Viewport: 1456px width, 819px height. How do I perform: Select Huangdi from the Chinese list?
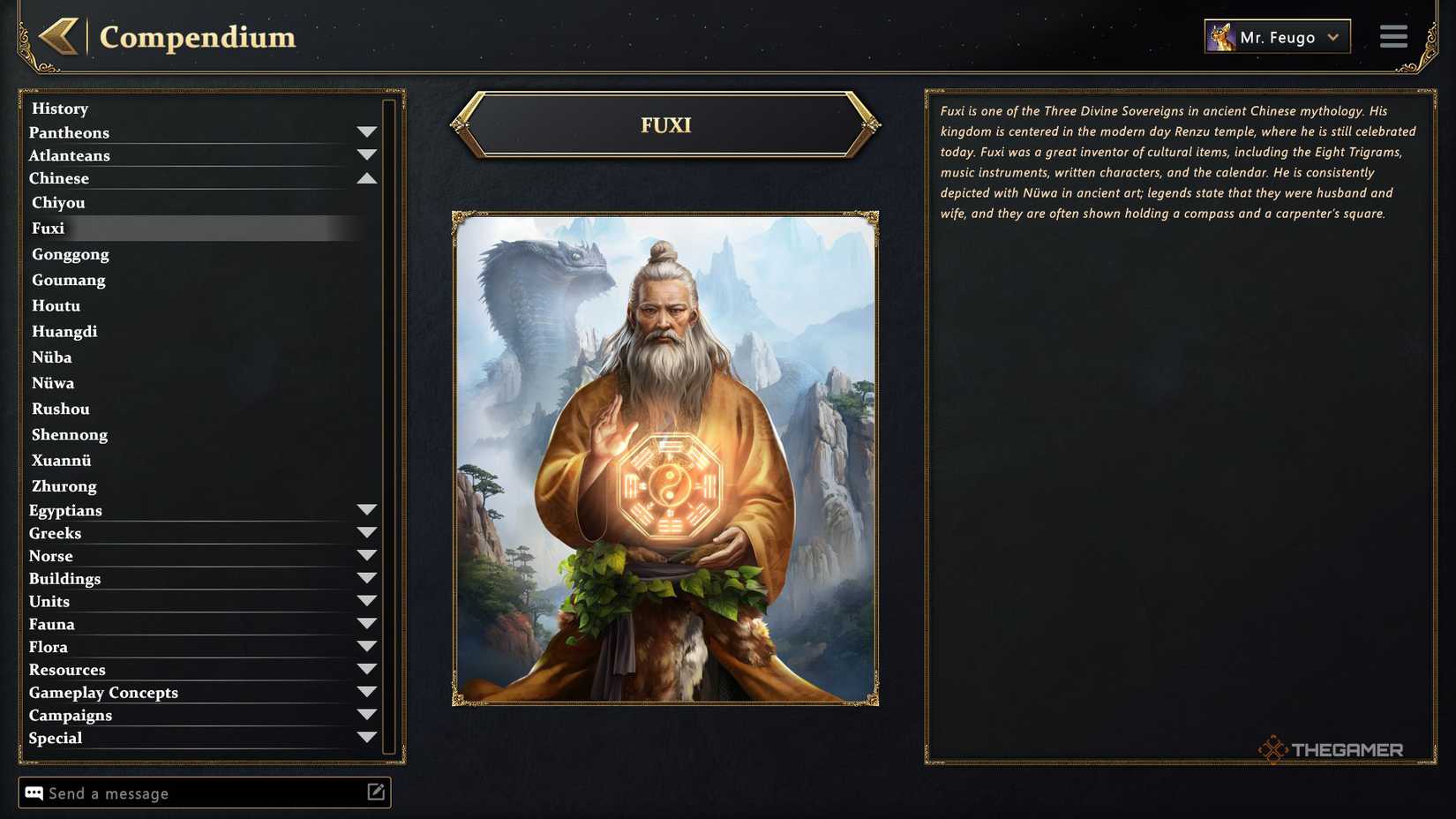(x=64, y=331)
